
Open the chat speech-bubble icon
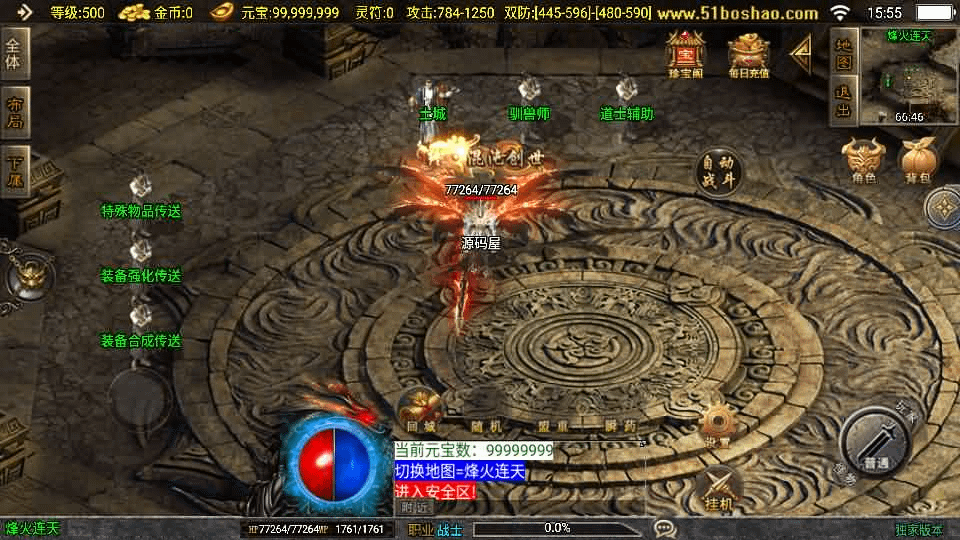tap(664, 528)
